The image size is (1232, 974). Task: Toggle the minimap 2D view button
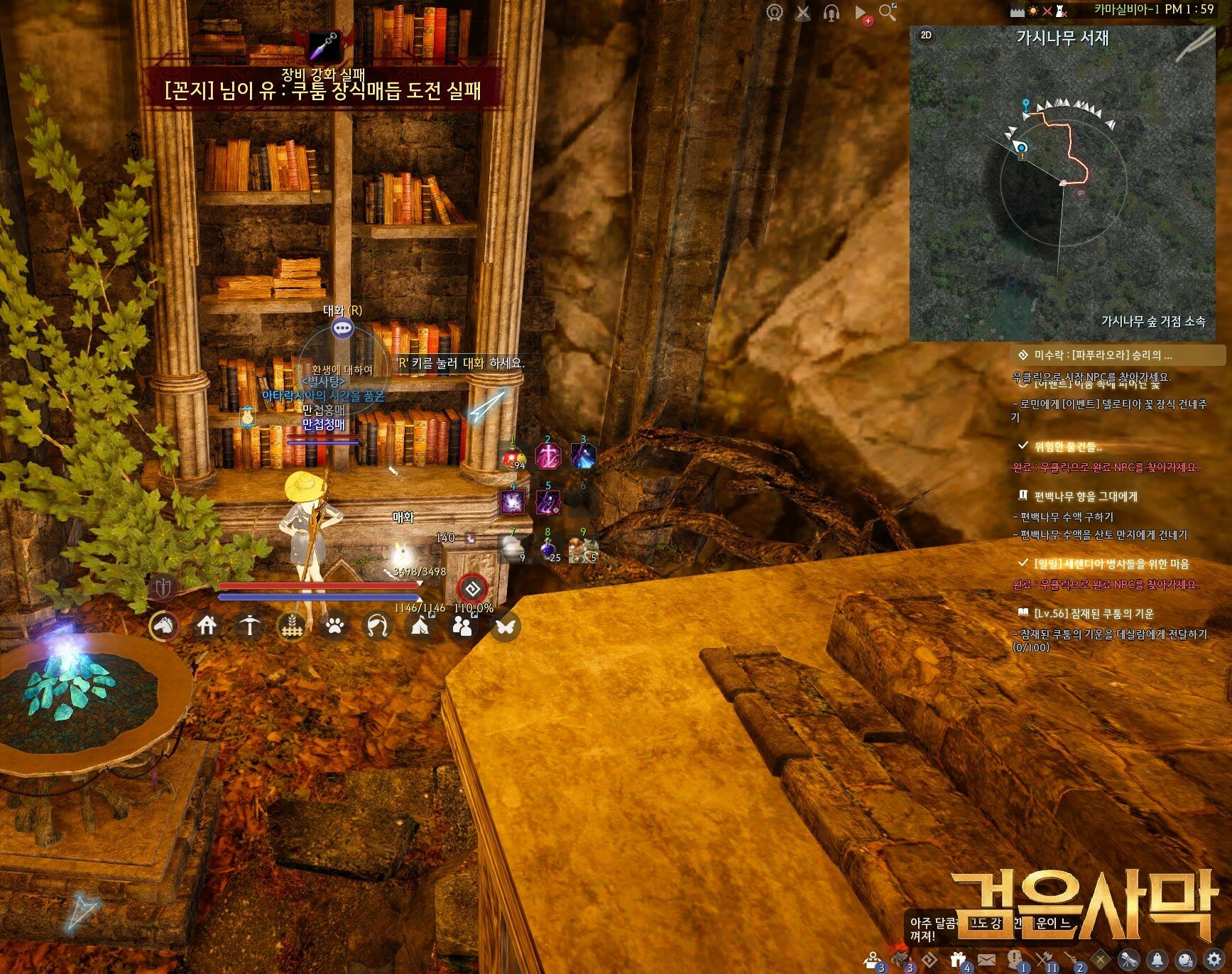(x=926, y=35)
